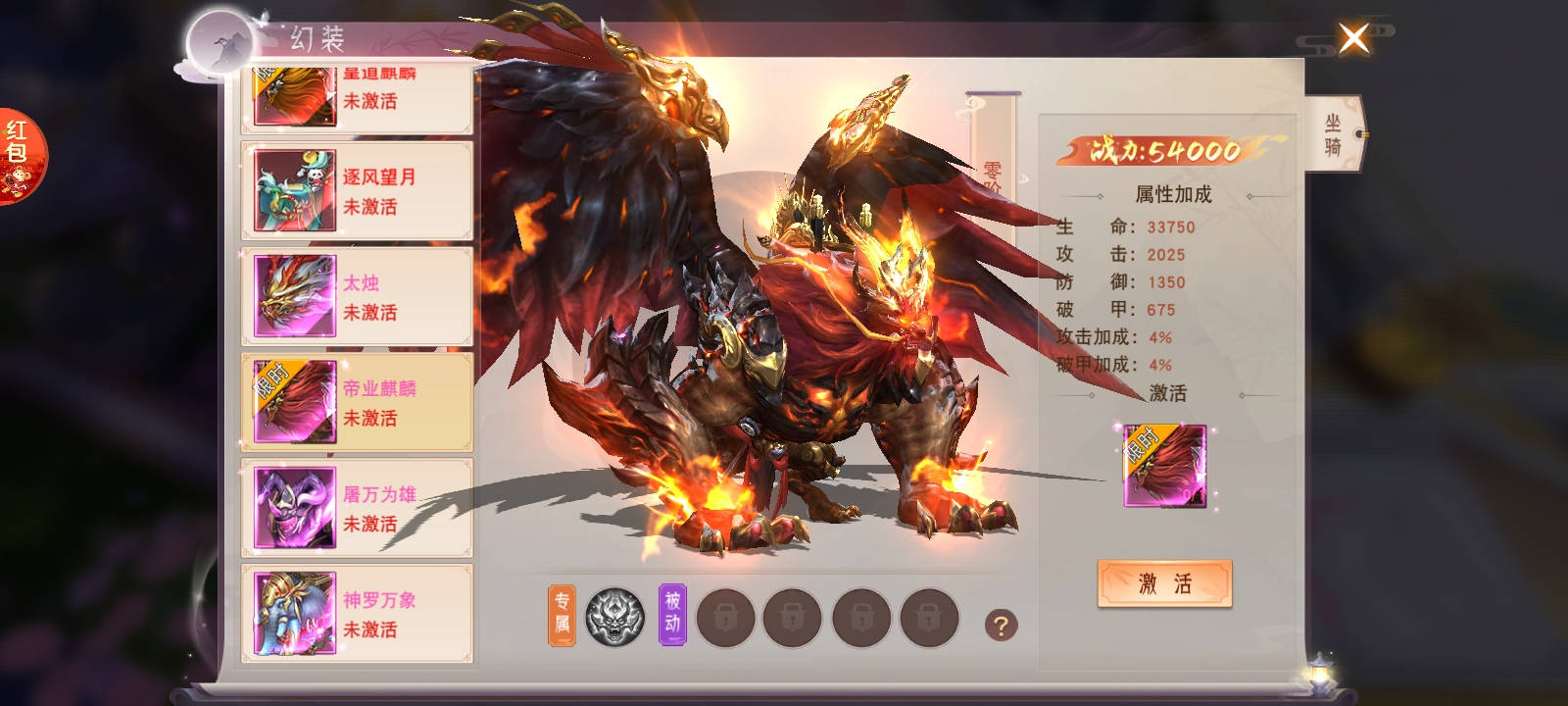The width and height of the screenshot is (1568, 706).
Task: Pick the 屠万为雄 mount entry
Action: pyautogui.click(x=357, y=509)
